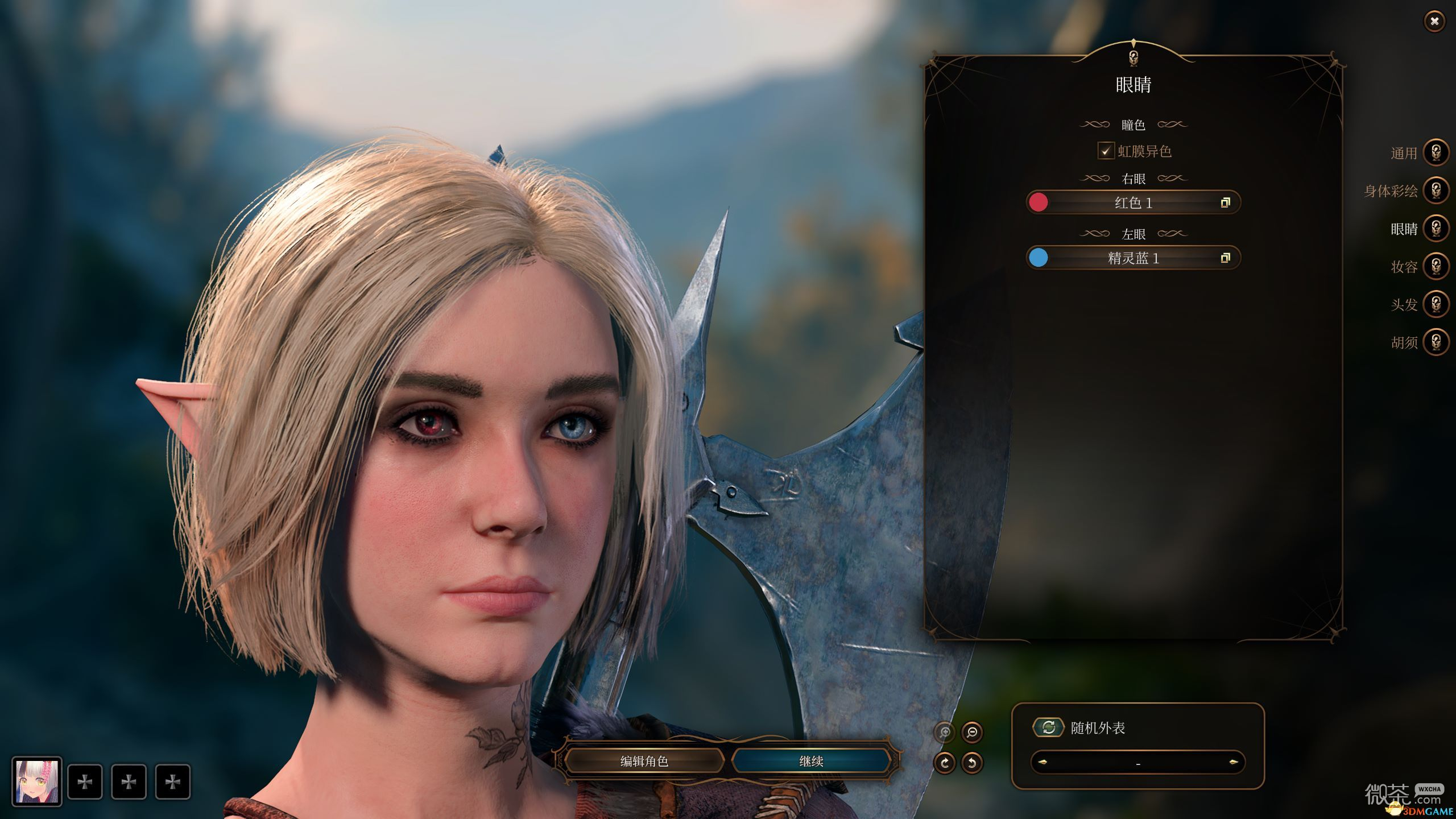Rotate the character clockwise
Image resolution: width=1456 pixels, height=819 pixels.
coord(945,763)
